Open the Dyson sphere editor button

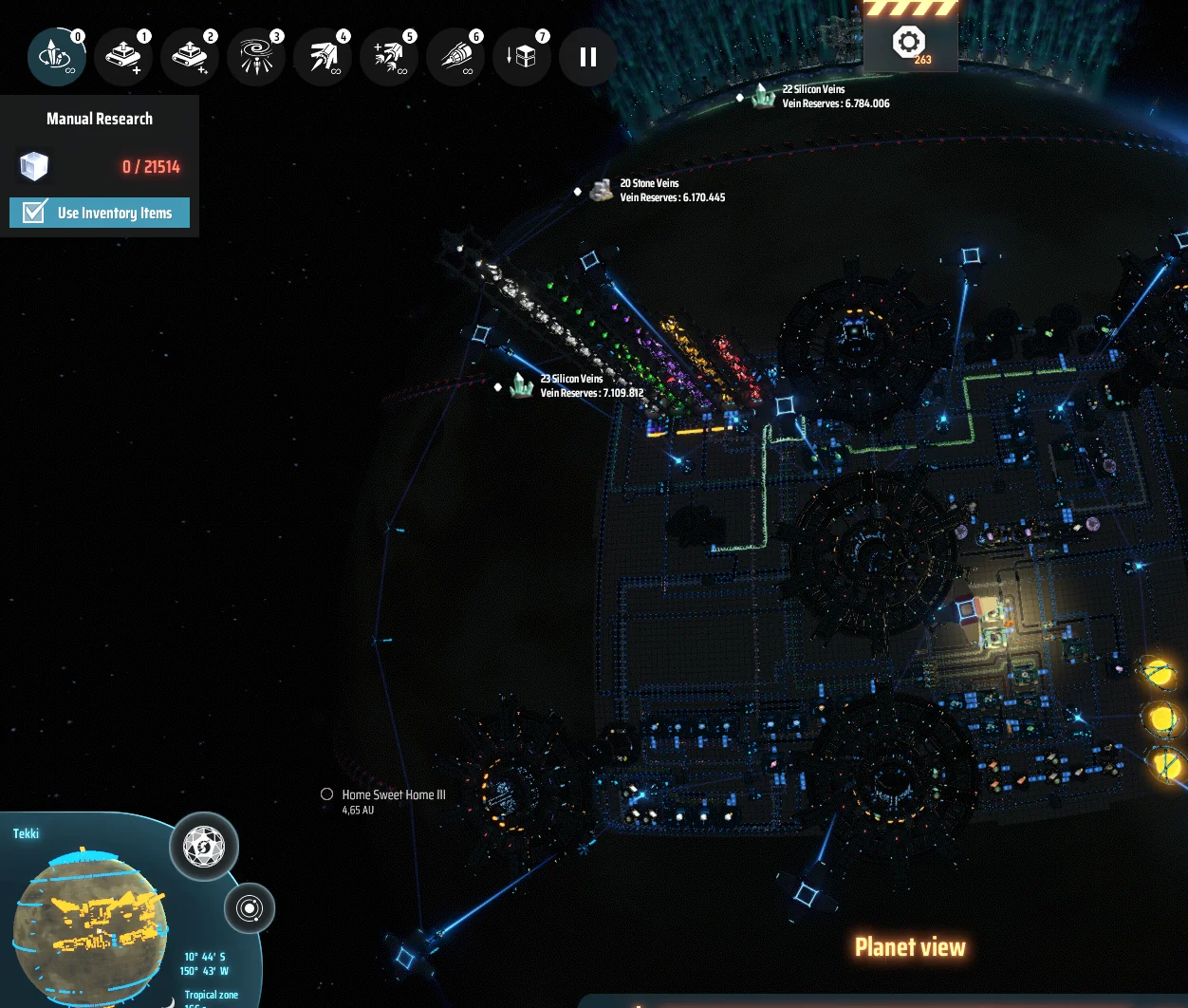click(x=203, y=846)
